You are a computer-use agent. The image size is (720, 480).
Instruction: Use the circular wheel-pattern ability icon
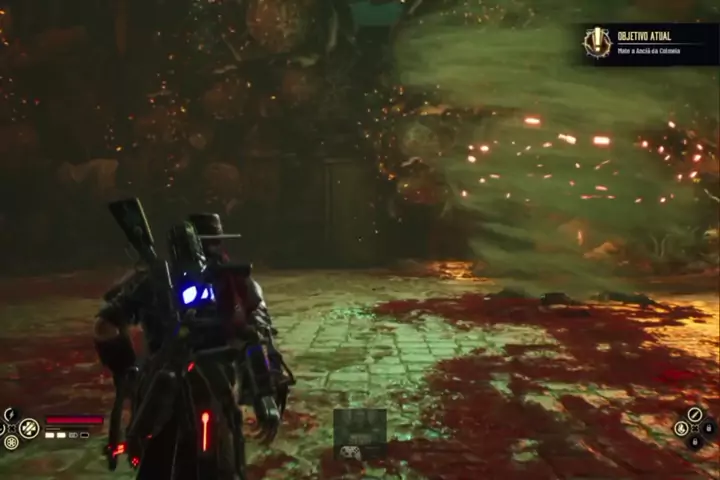point(11,441)
